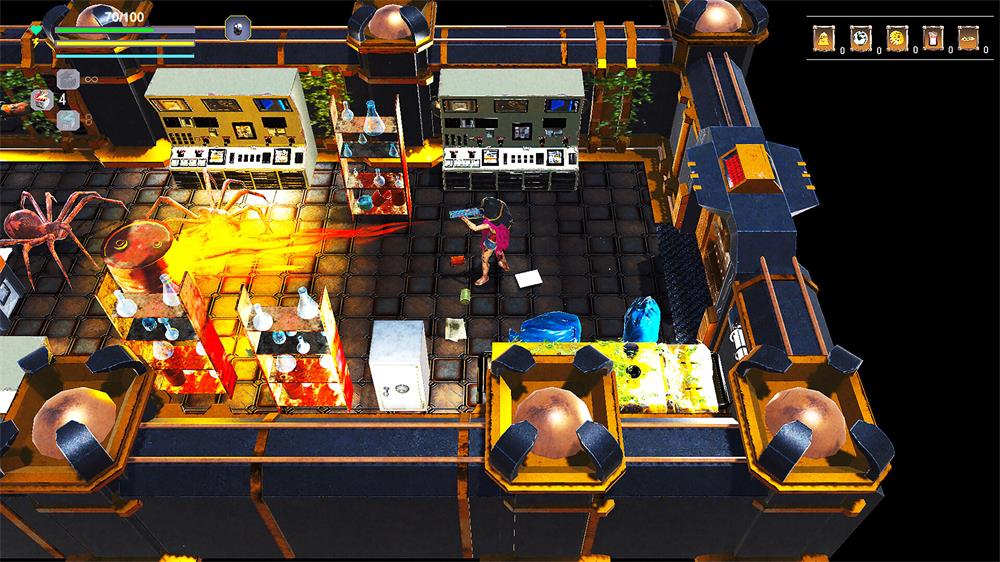Click the flat dish resource banner
Image resolution: width=1000 pixels, height=562 pixels.
coord(969,38)
